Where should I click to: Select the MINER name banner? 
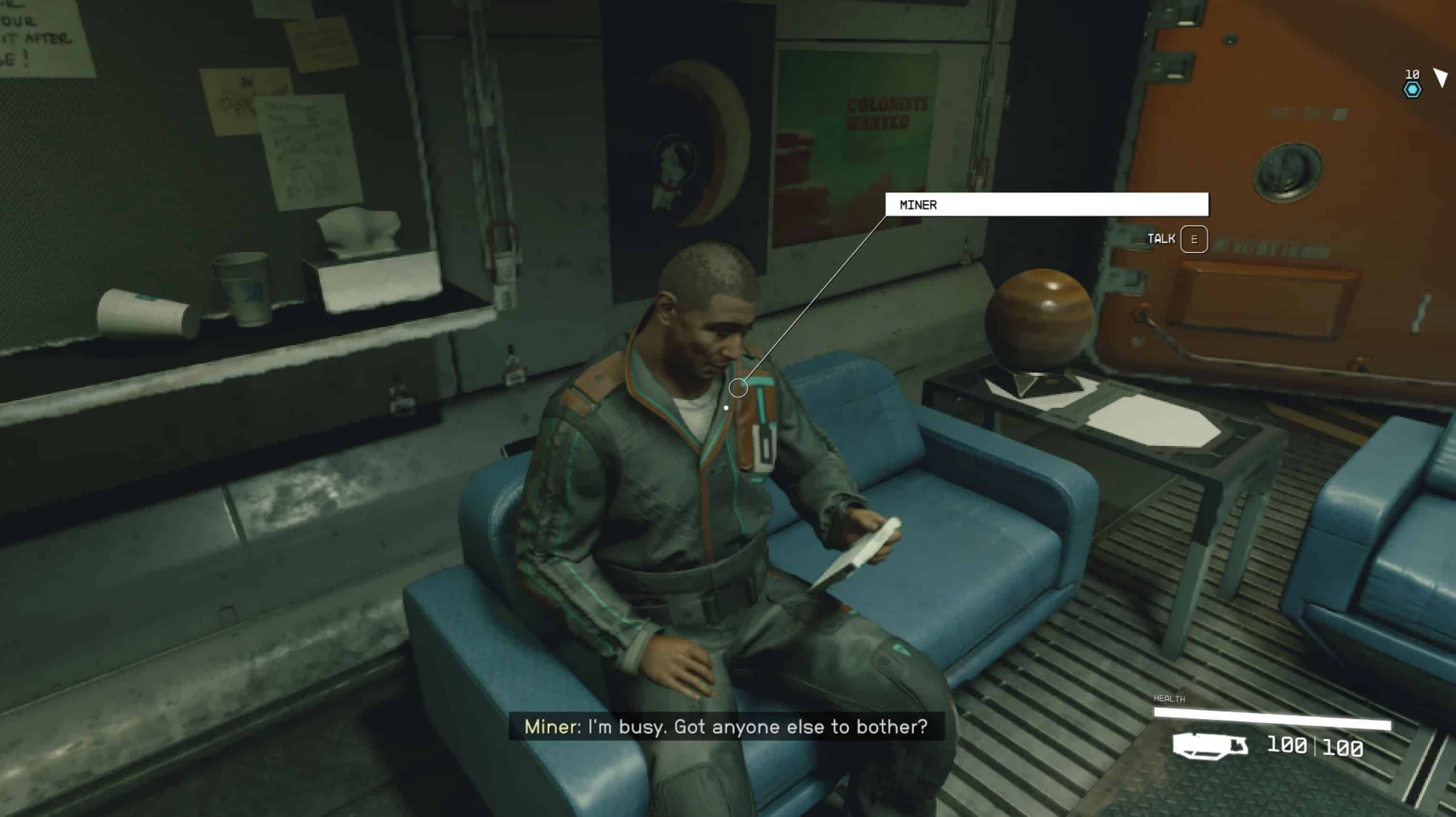(1046, 205)
